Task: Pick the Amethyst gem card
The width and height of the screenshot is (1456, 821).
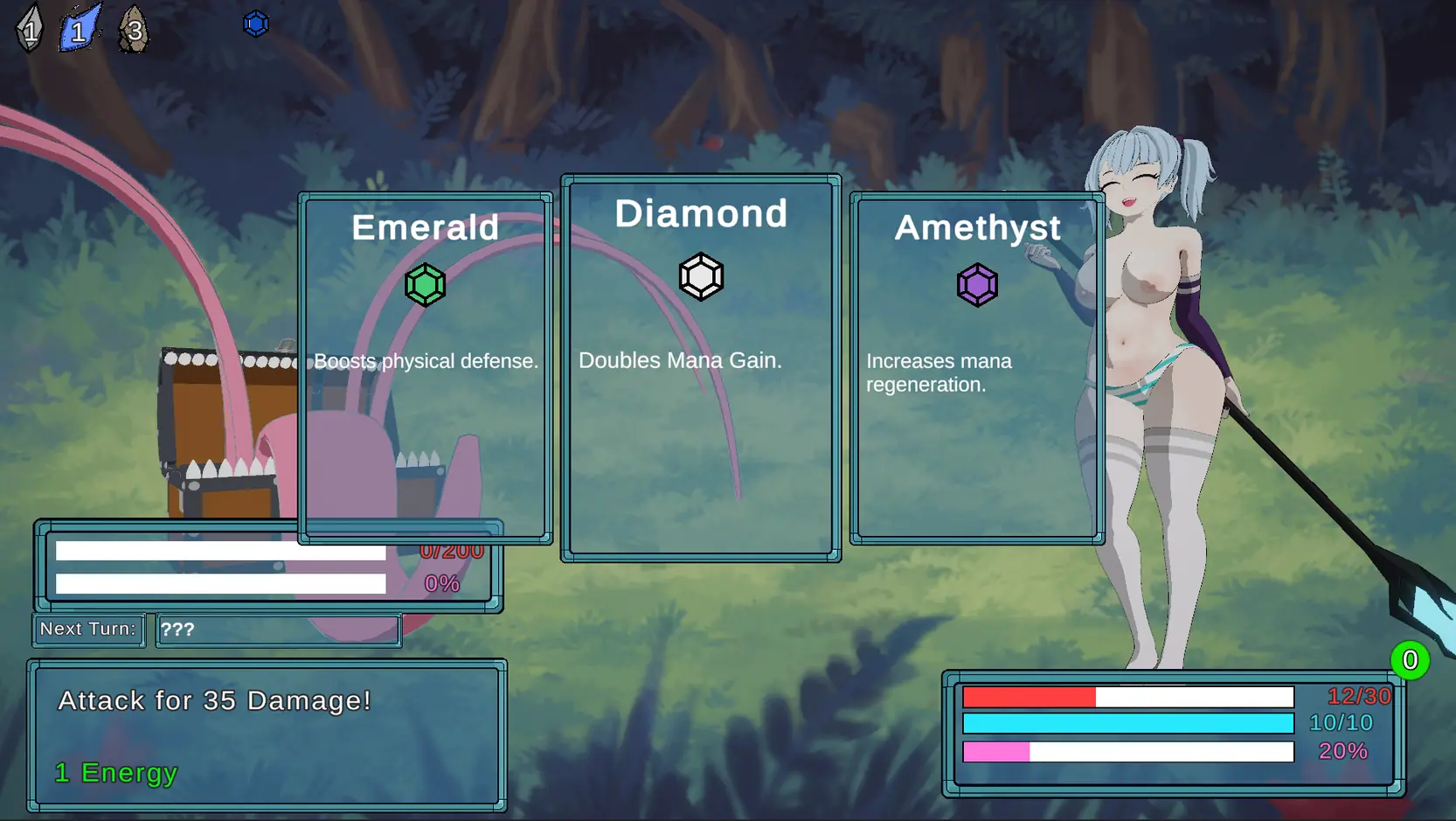Action: click(x=977, y=367)
